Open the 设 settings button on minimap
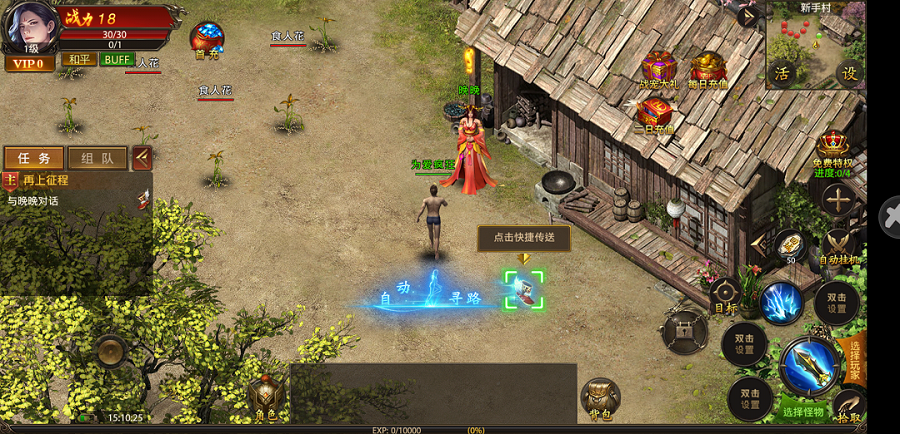The height and width of the screenshot is (434, 900). tap(849, 73)
